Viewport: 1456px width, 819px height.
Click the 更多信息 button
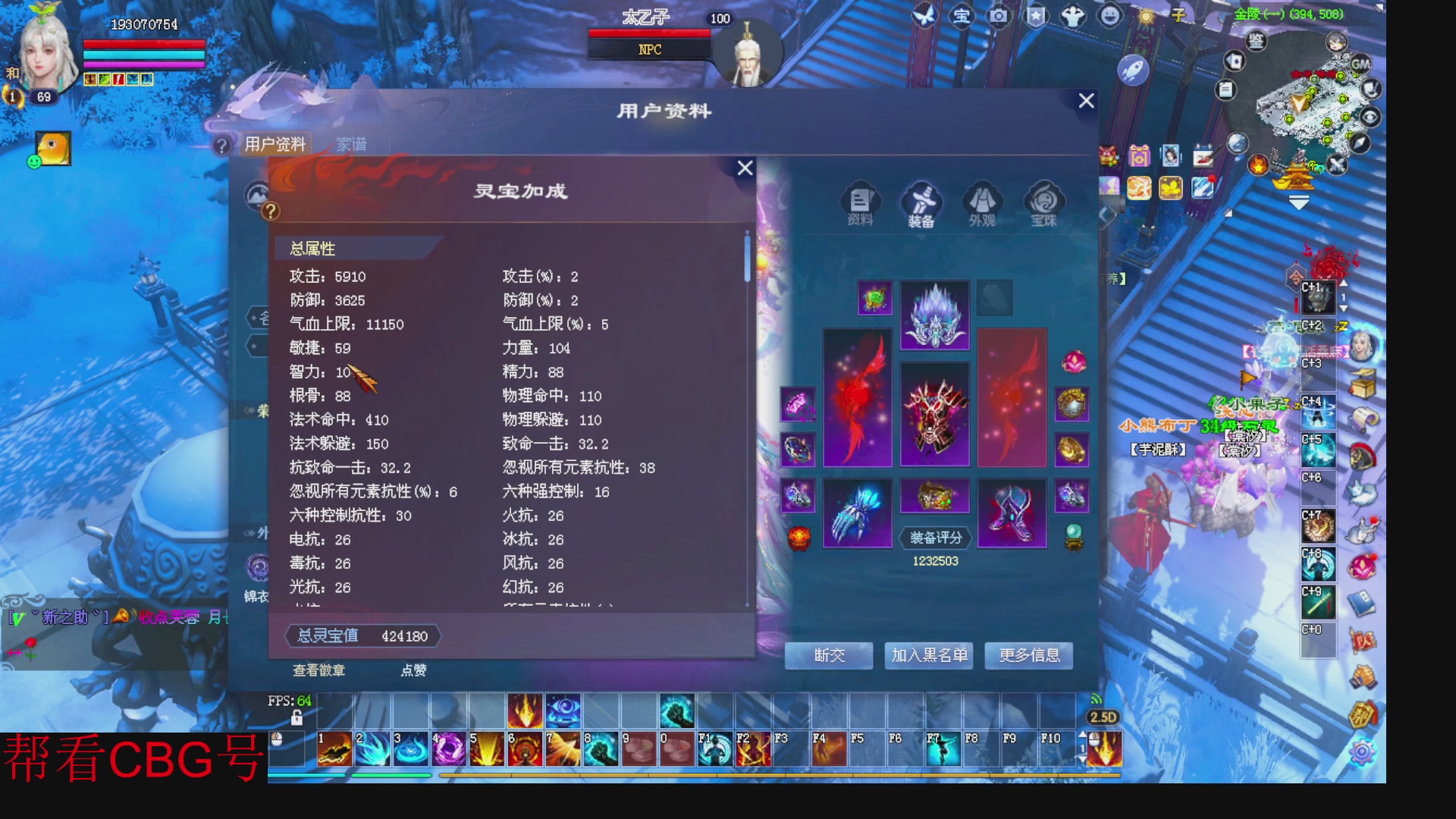tap(1028, 656)
